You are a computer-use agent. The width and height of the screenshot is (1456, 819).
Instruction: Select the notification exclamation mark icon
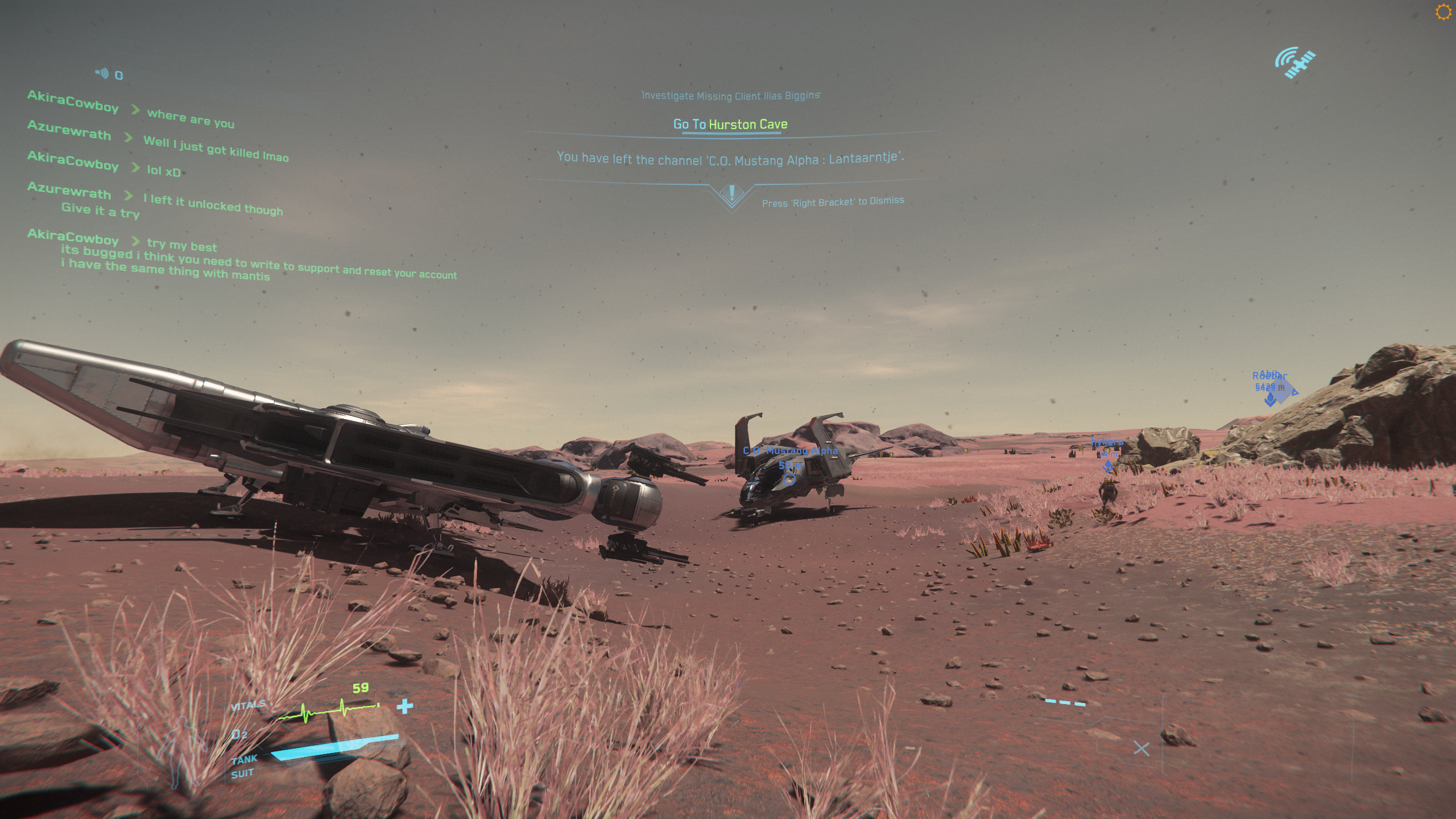pos(731,193)
